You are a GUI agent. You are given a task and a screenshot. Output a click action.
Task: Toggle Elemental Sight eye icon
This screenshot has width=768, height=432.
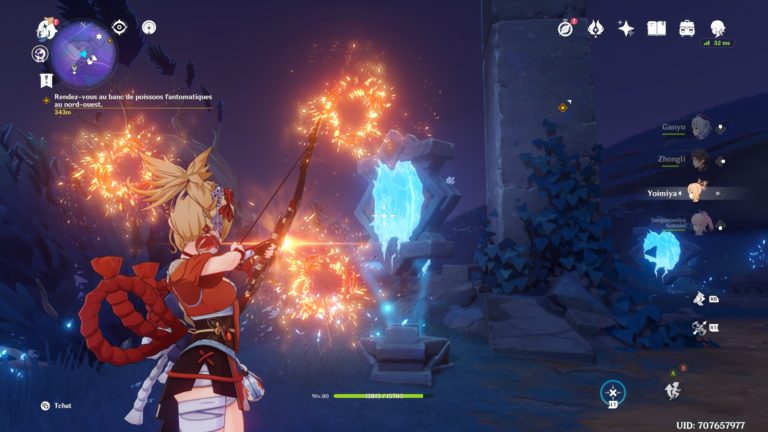[120, 27]
